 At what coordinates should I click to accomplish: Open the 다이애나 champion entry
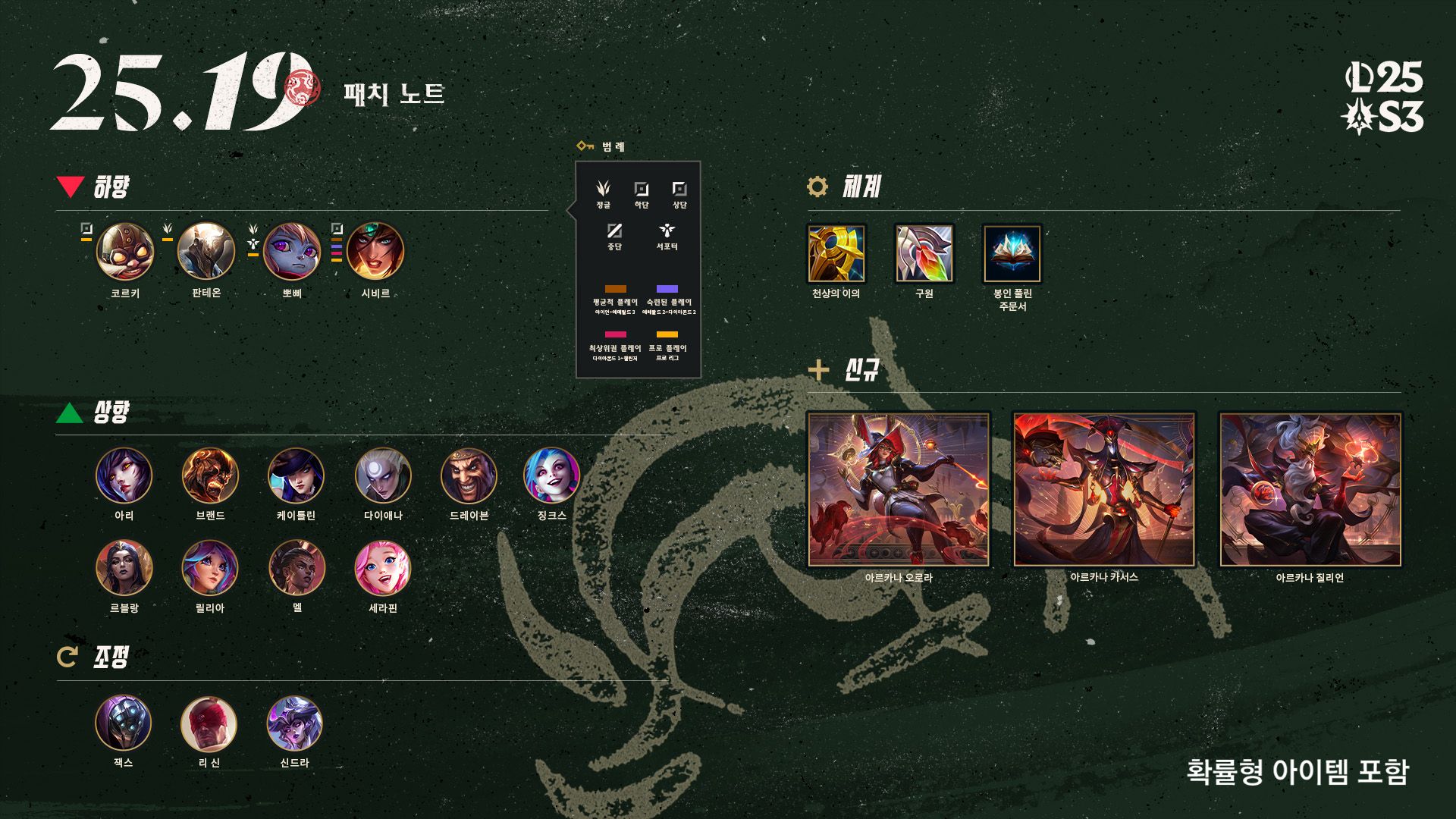tap(383, 475)
